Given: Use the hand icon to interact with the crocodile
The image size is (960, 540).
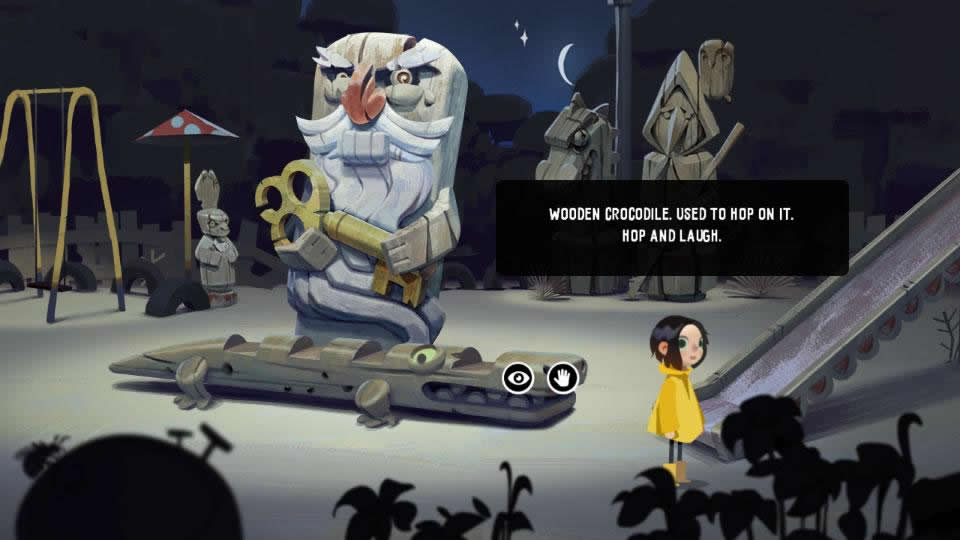Looking at the screenshot, I should pos(563,378).
